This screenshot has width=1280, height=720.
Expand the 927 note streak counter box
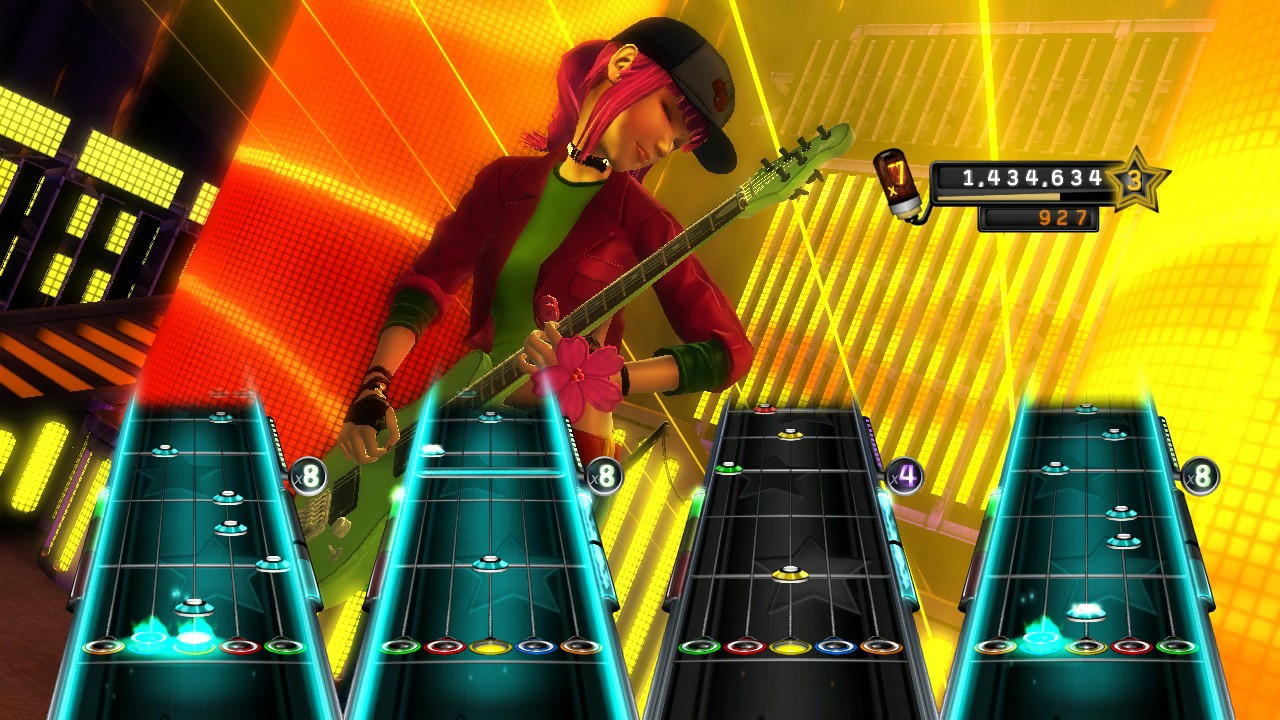pos(1039,216)
